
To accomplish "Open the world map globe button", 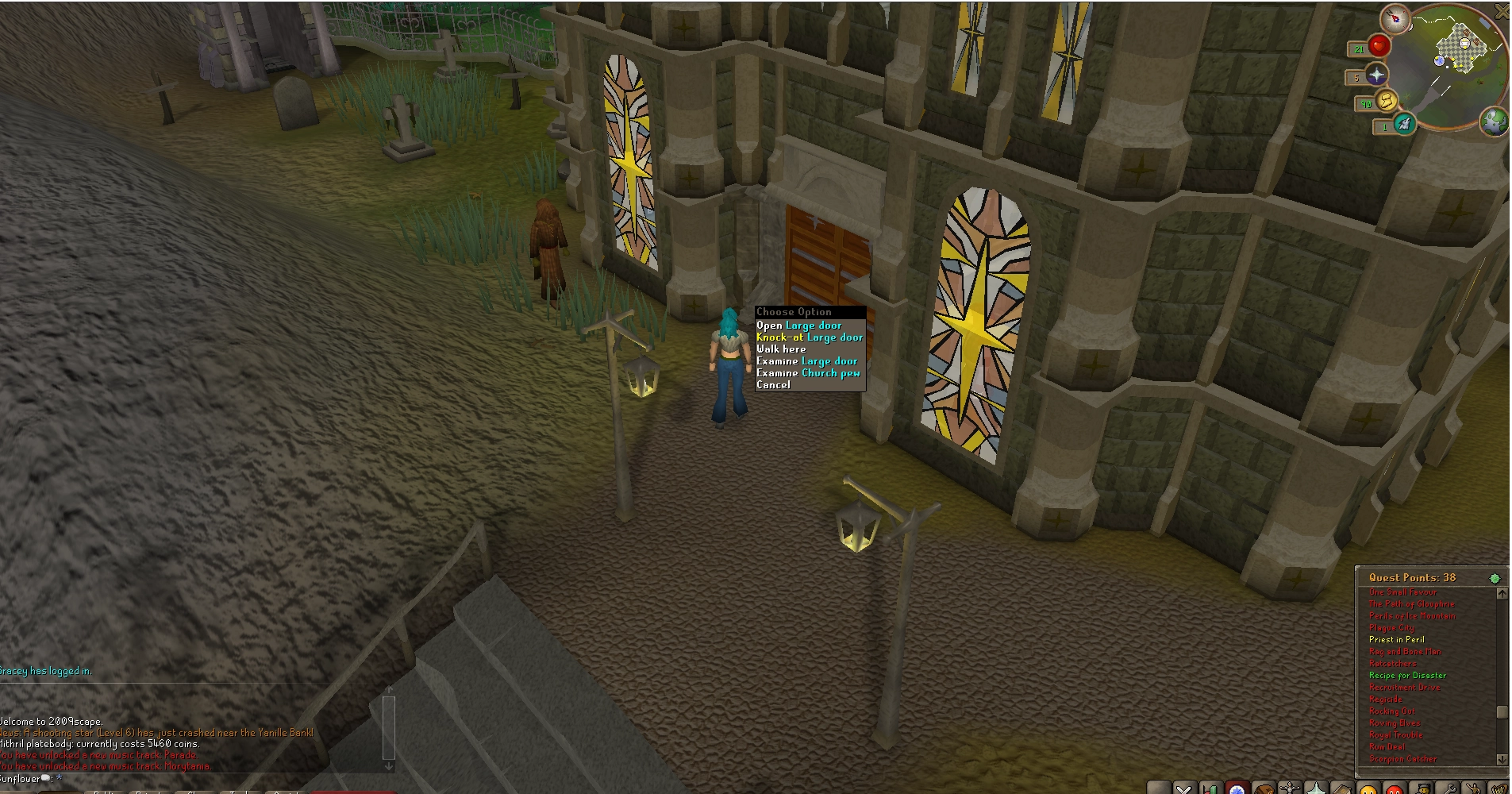I will click(x=1495, y=121).
